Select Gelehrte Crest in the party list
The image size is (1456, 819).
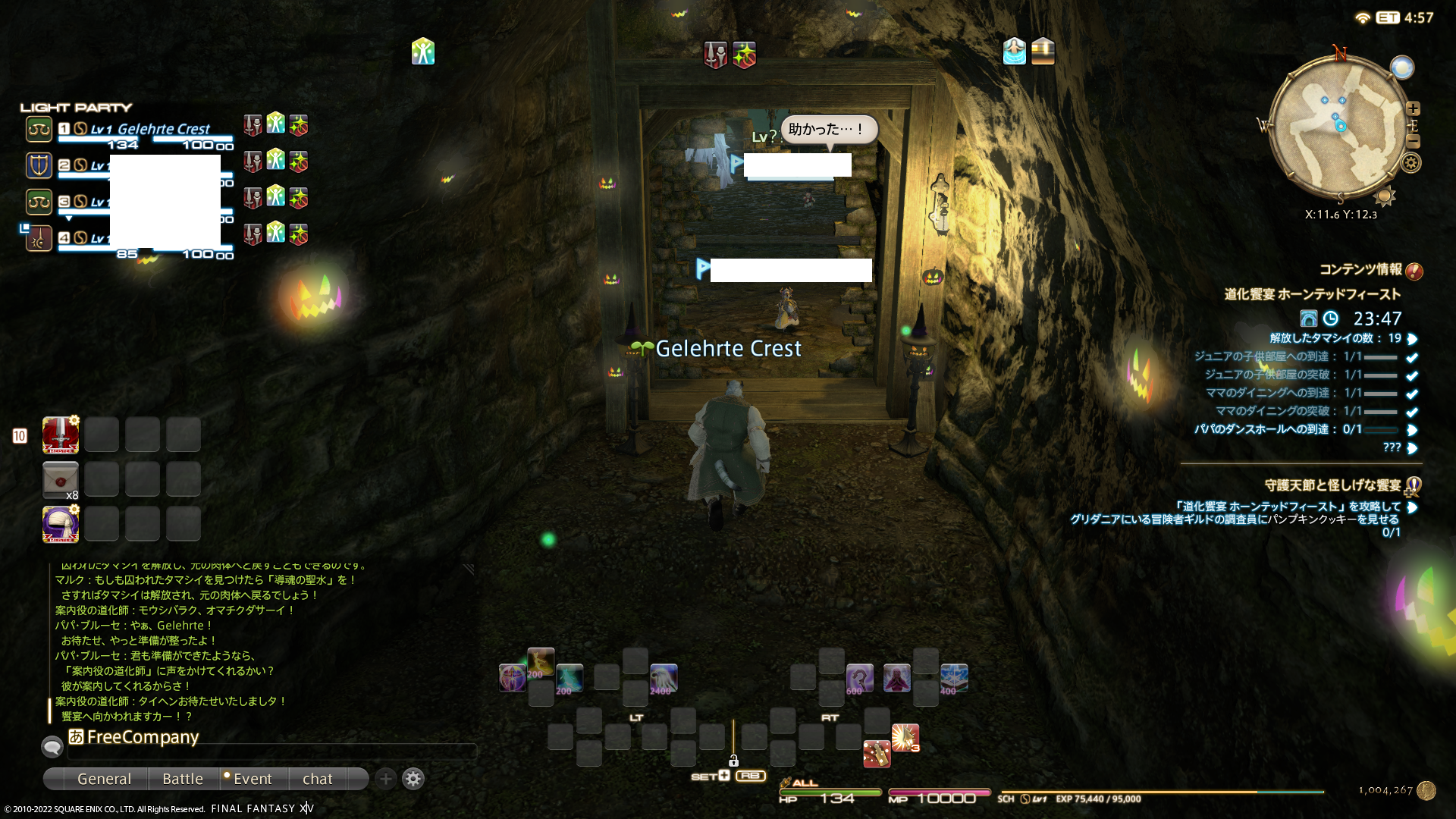click(x=163, y=129)
